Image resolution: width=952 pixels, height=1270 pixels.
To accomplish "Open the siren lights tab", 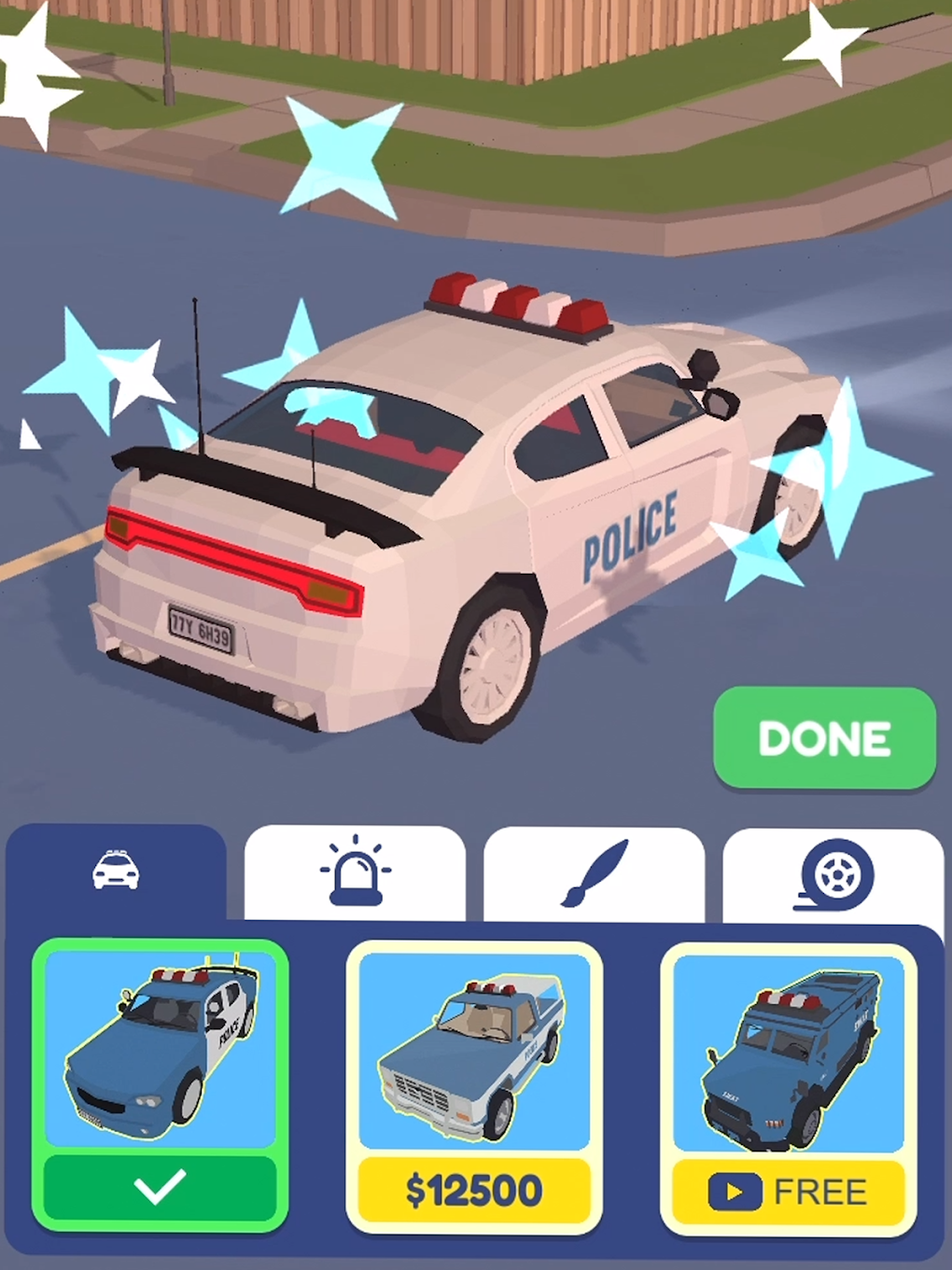I will pos(355,873).
